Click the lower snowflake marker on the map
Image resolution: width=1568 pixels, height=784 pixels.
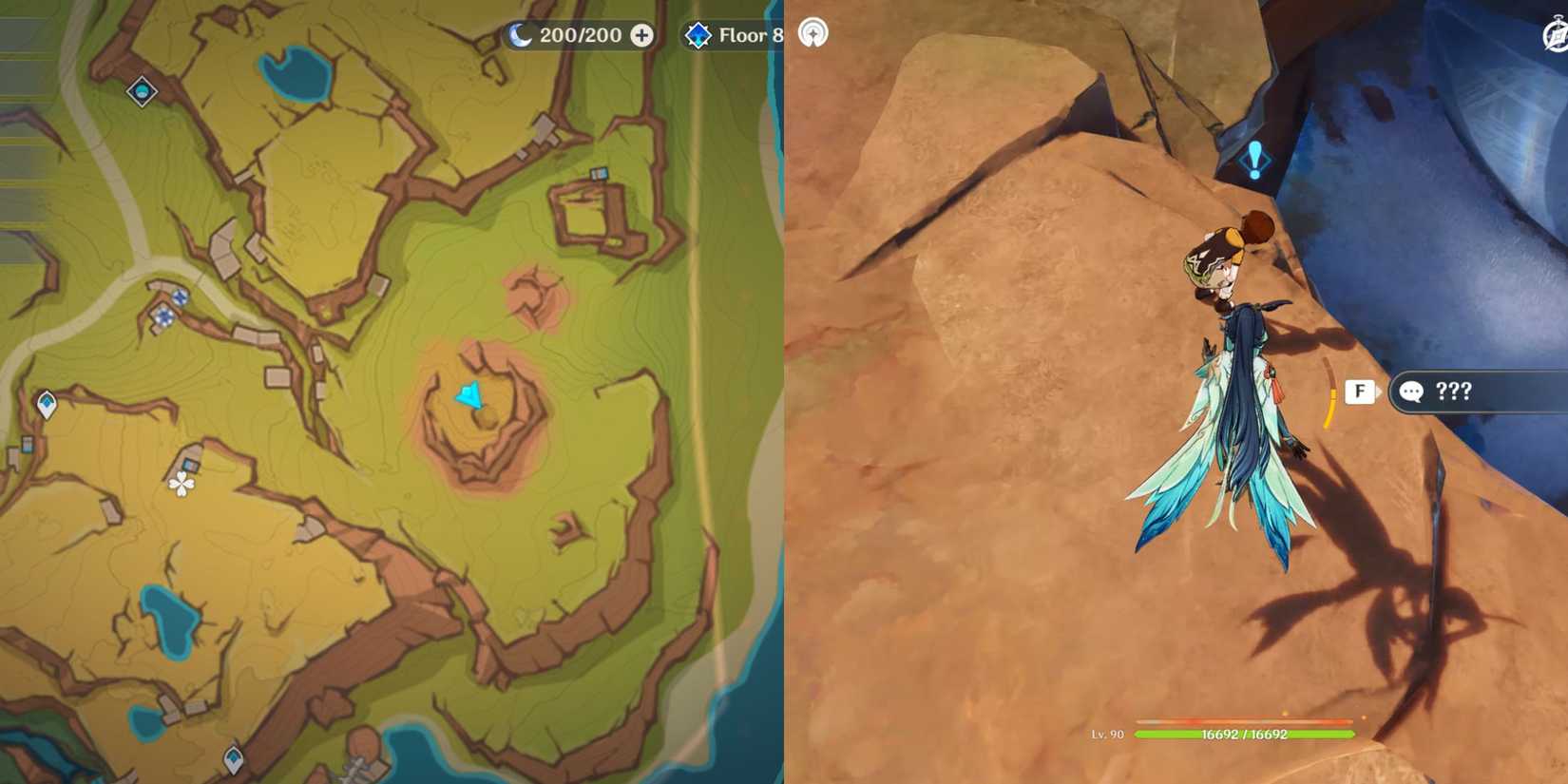[x=164, y=316]
